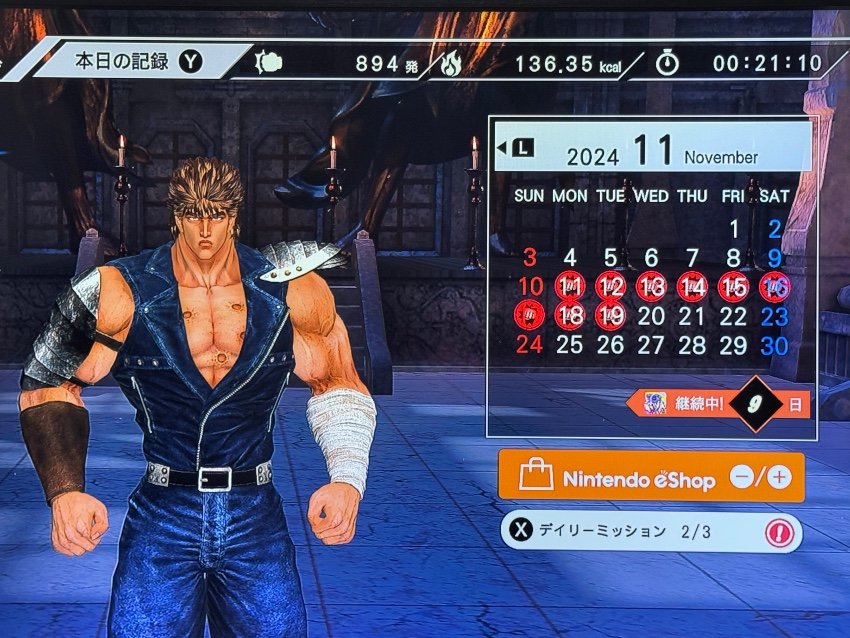This screenshot has height=638, width=850.
Task: Select November 11 on the calendar
Action: point(569,287)
